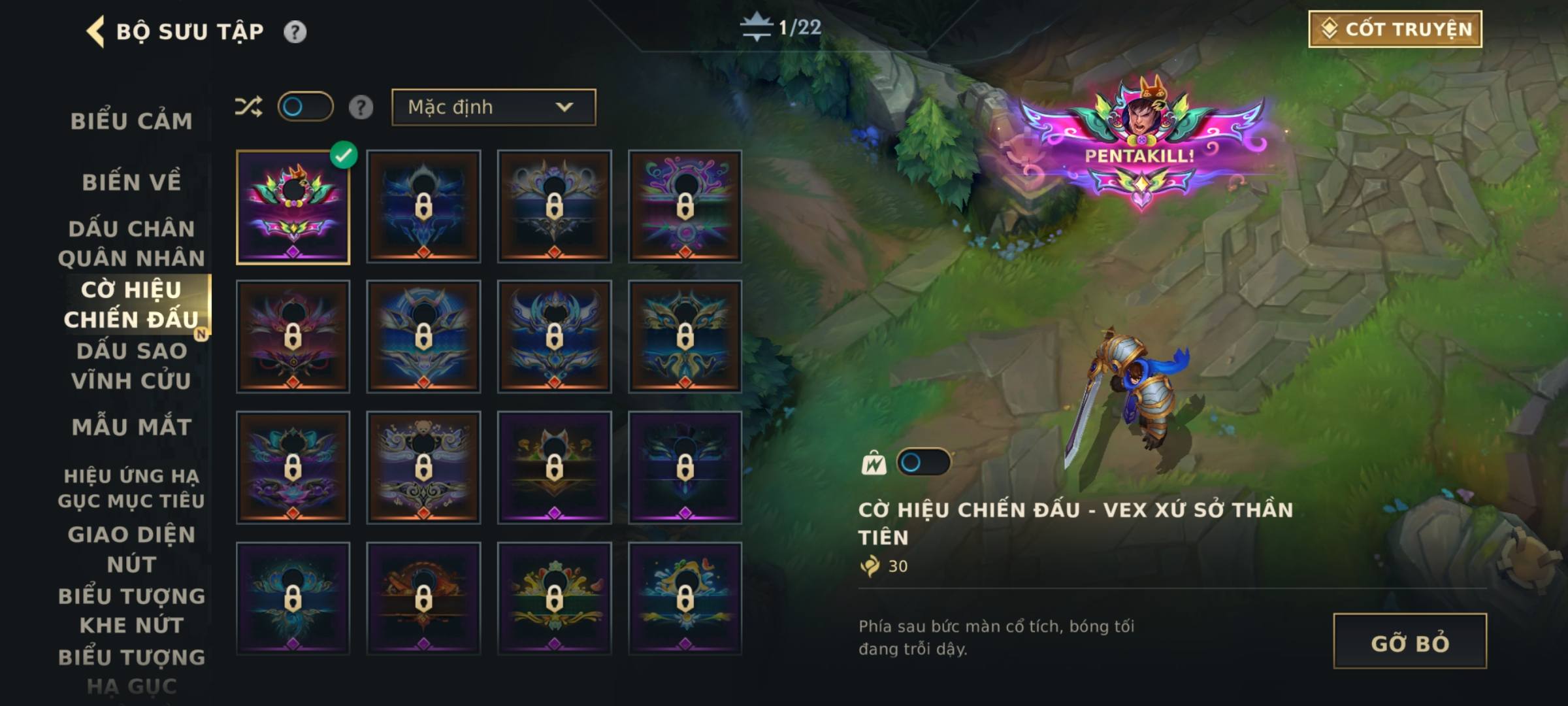
Task: Switch to Biểu Tượng Khe Nút
Action: click(131, 611)
